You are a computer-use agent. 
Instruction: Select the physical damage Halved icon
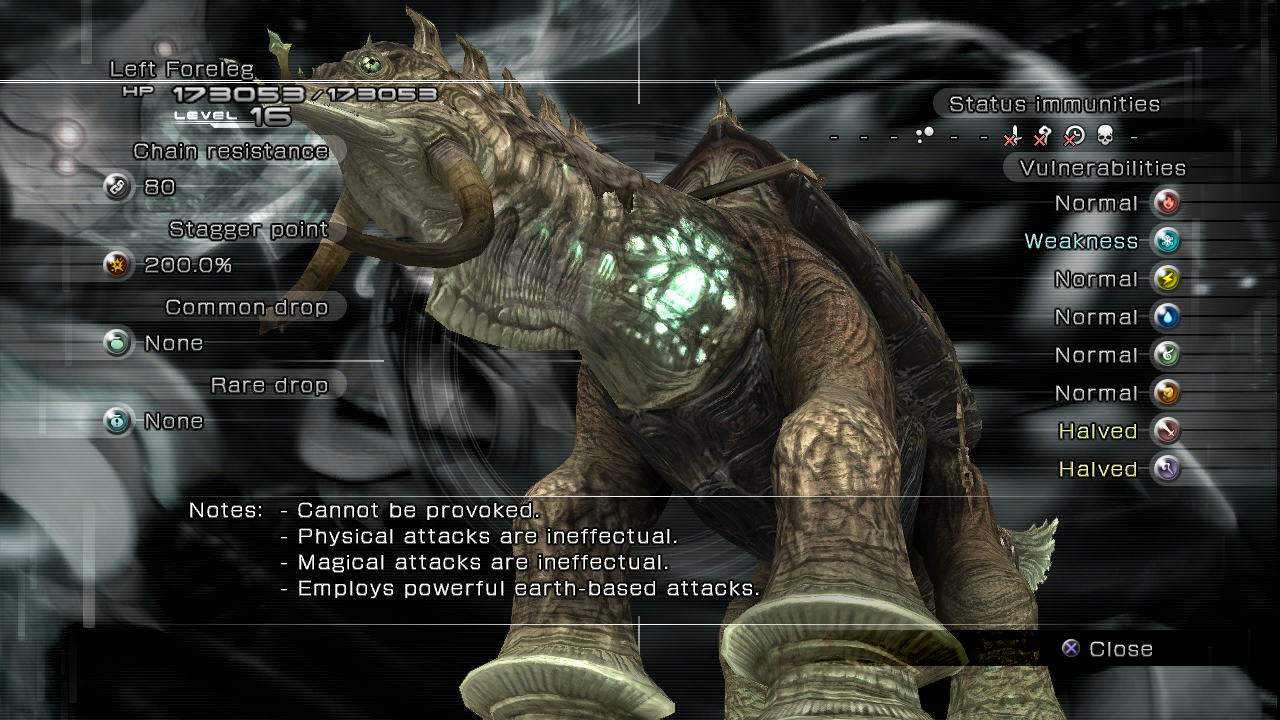click(1165, 431)
